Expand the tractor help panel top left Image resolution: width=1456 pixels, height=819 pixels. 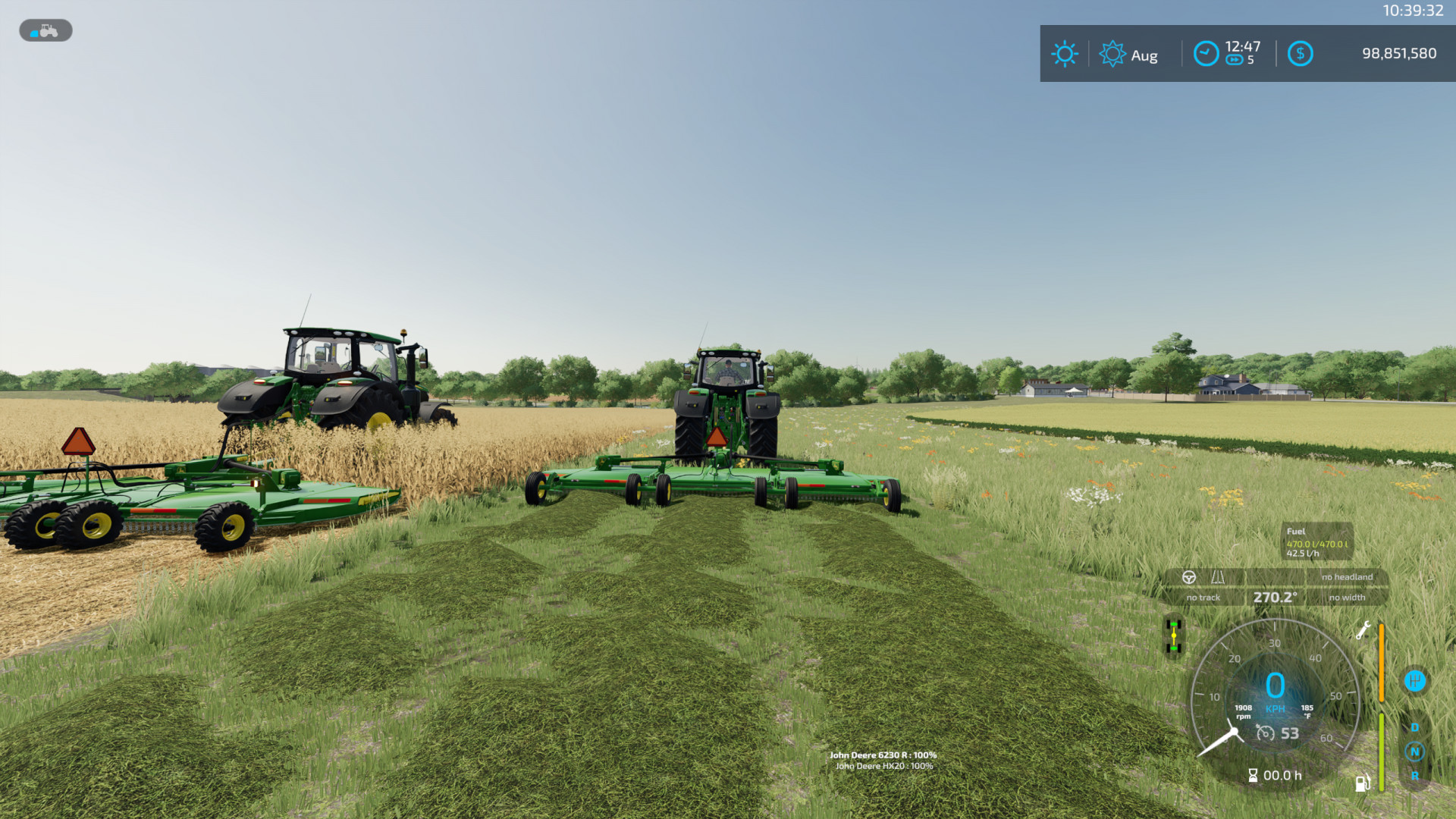[x=45, y=30]
